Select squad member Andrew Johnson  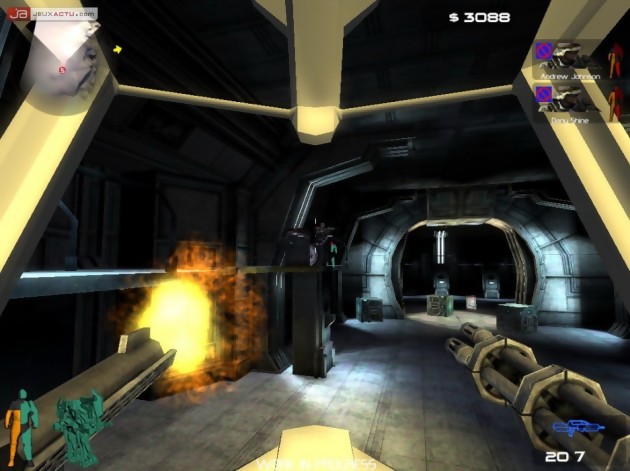point(567,60)
